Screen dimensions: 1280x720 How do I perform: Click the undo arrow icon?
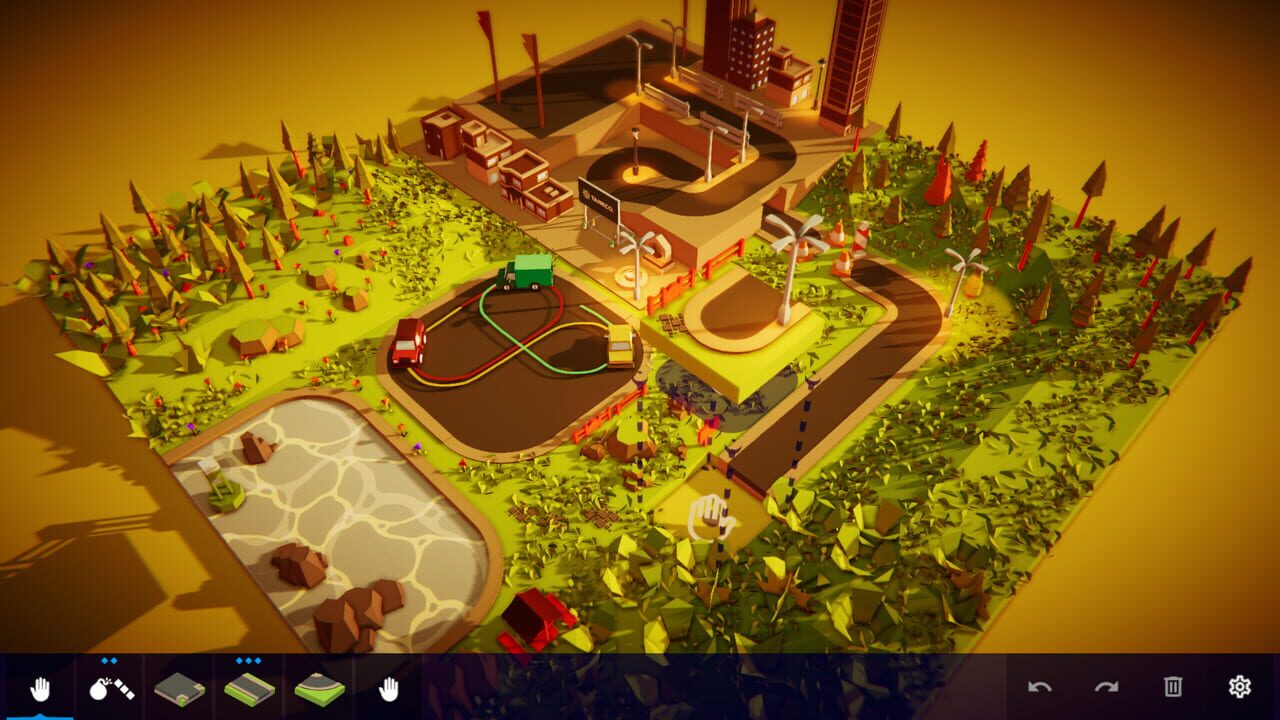(x=1040, y=687)
